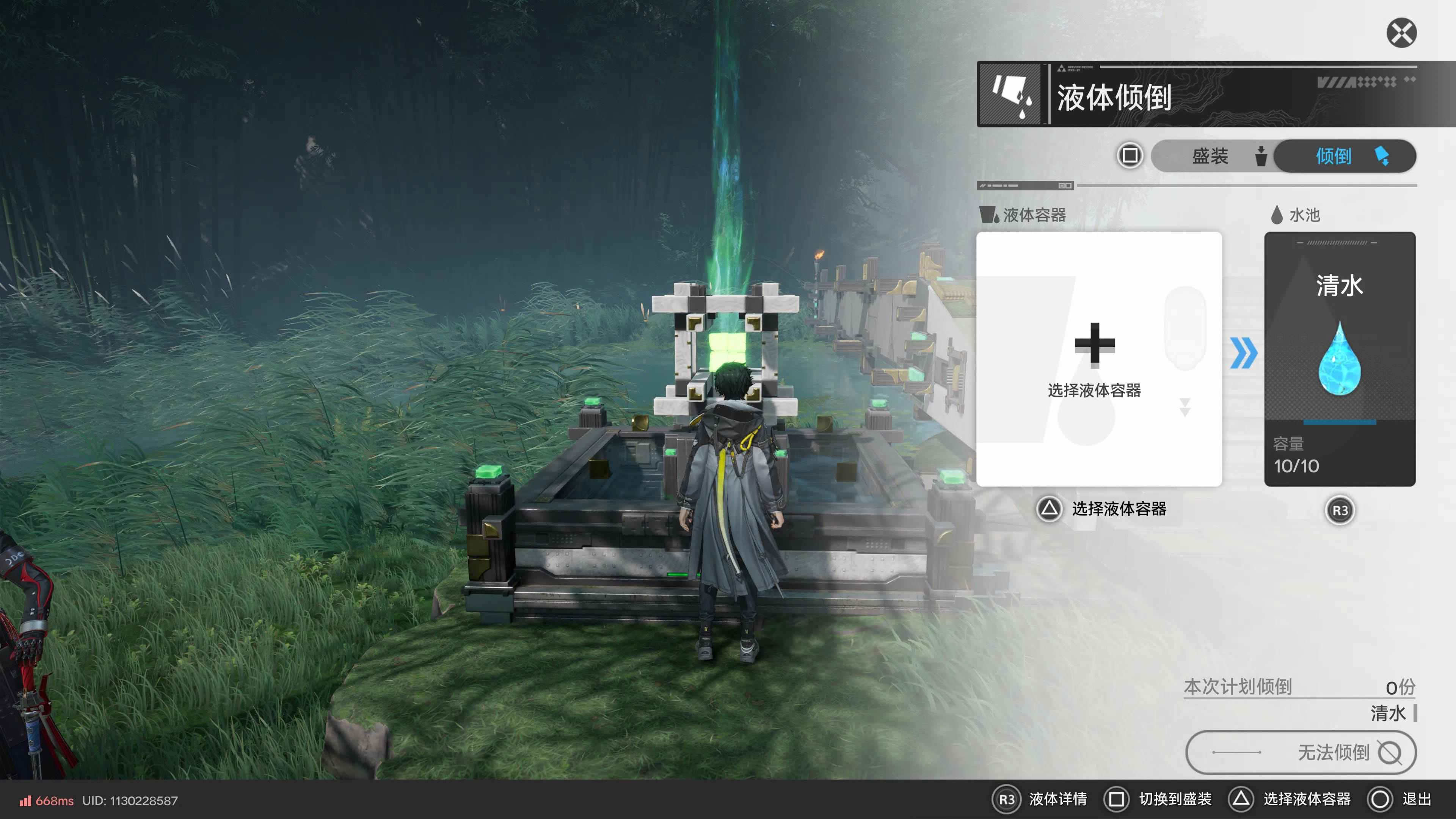View the 清水 pool liquid card
The width and height of the screenshot is (1456, 819).
pos(1339,359)
